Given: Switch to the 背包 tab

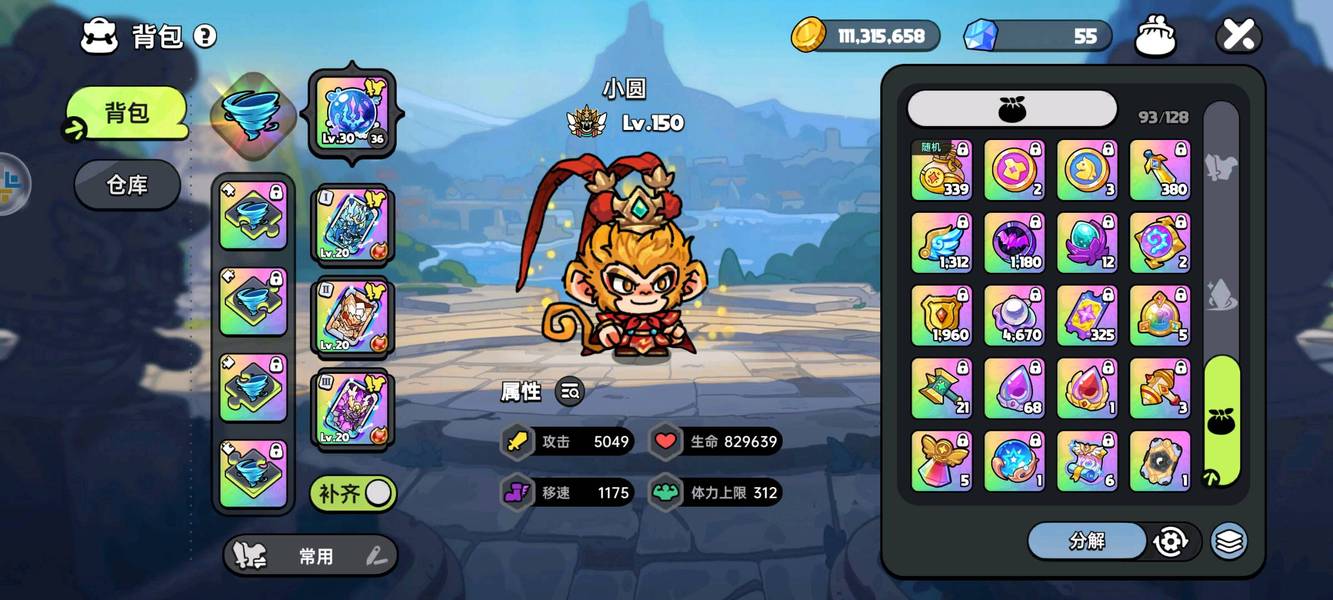Looking at the screenshot, I should click(128, 112).
